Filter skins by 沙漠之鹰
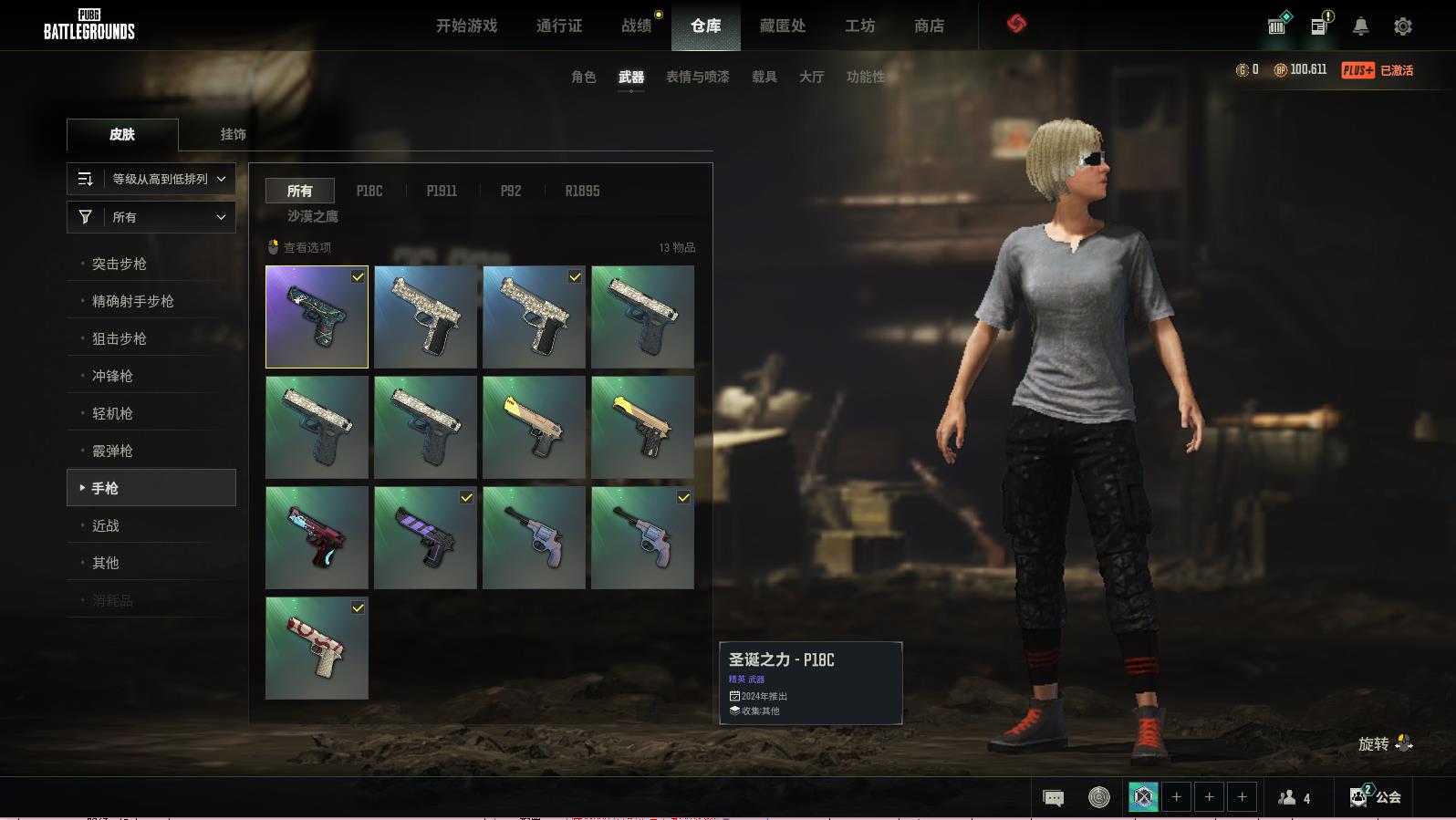The width and height of the screenshot is (1456, 820). 313,216
